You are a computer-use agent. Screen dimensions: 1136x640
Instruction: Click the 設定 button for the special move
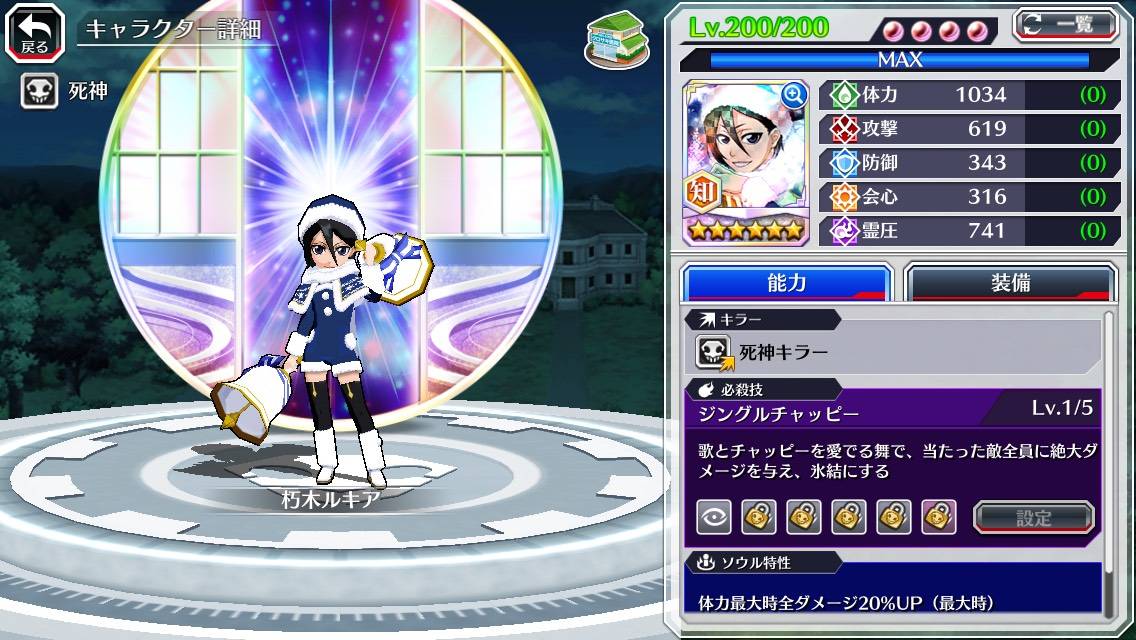[x=1034, y=518]
